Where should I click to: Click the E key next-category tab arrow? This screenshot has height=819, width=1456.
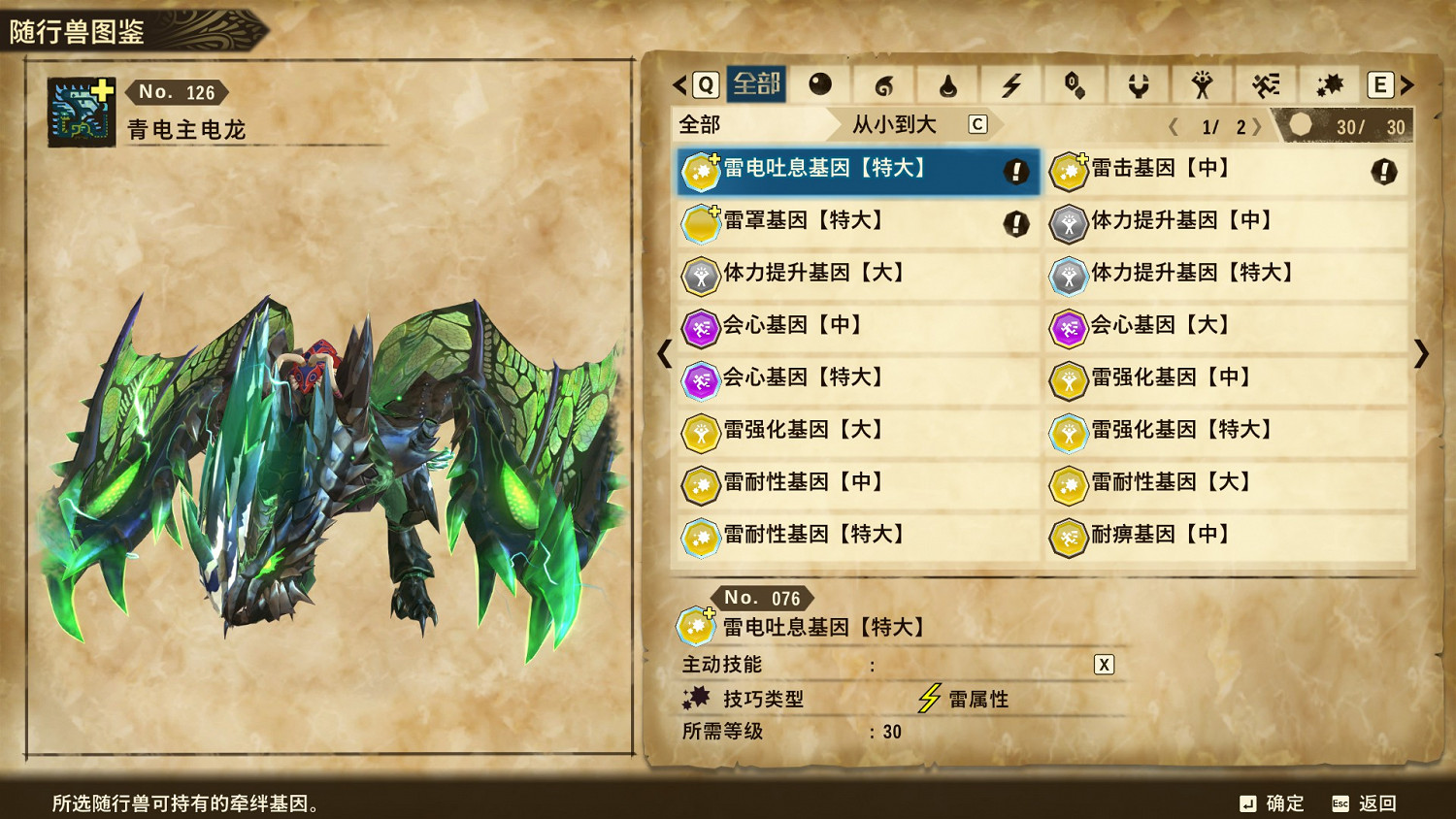tap(1379, 84)
